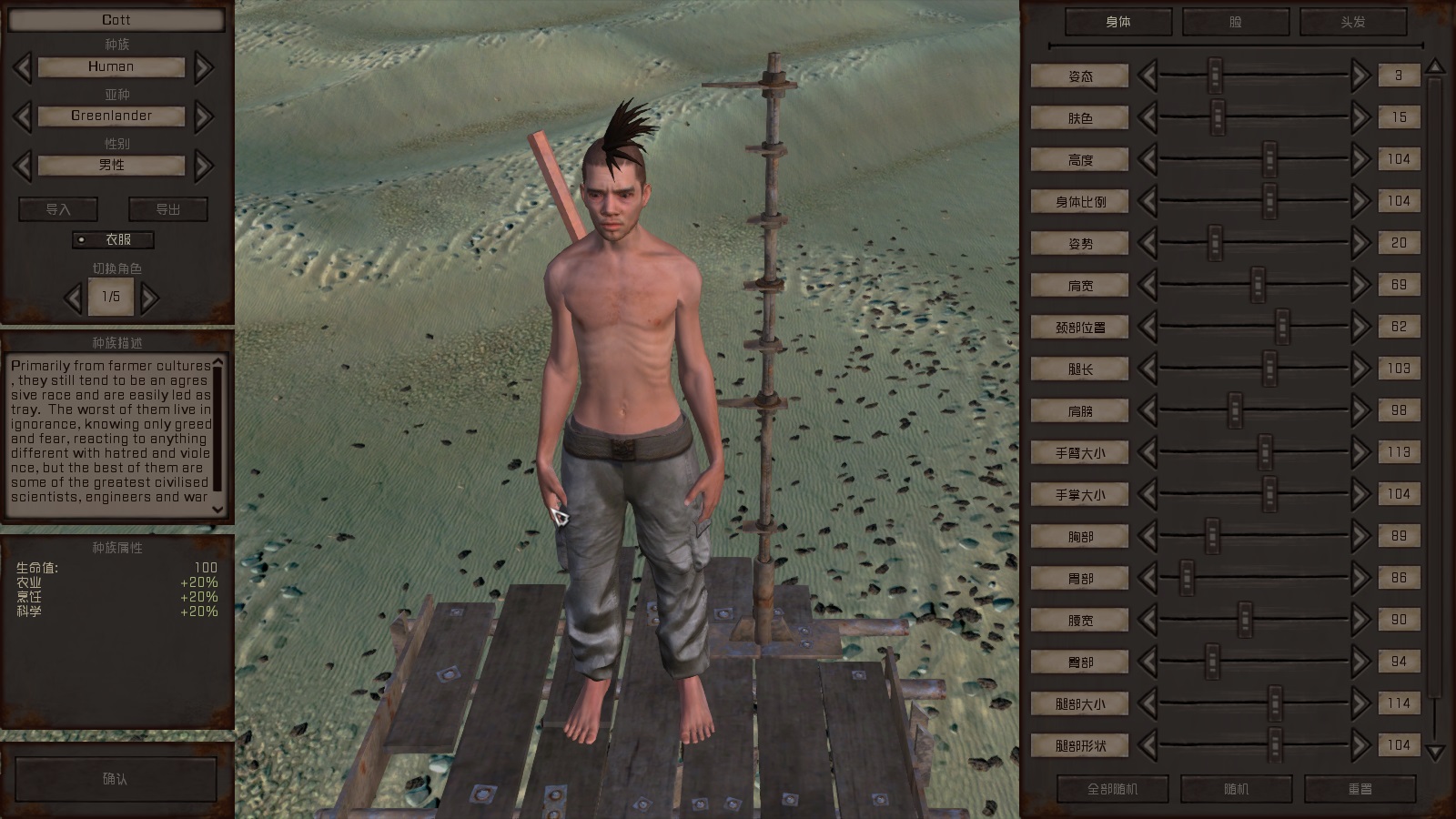Switch to the 脸 face tab

(1235, 22)
